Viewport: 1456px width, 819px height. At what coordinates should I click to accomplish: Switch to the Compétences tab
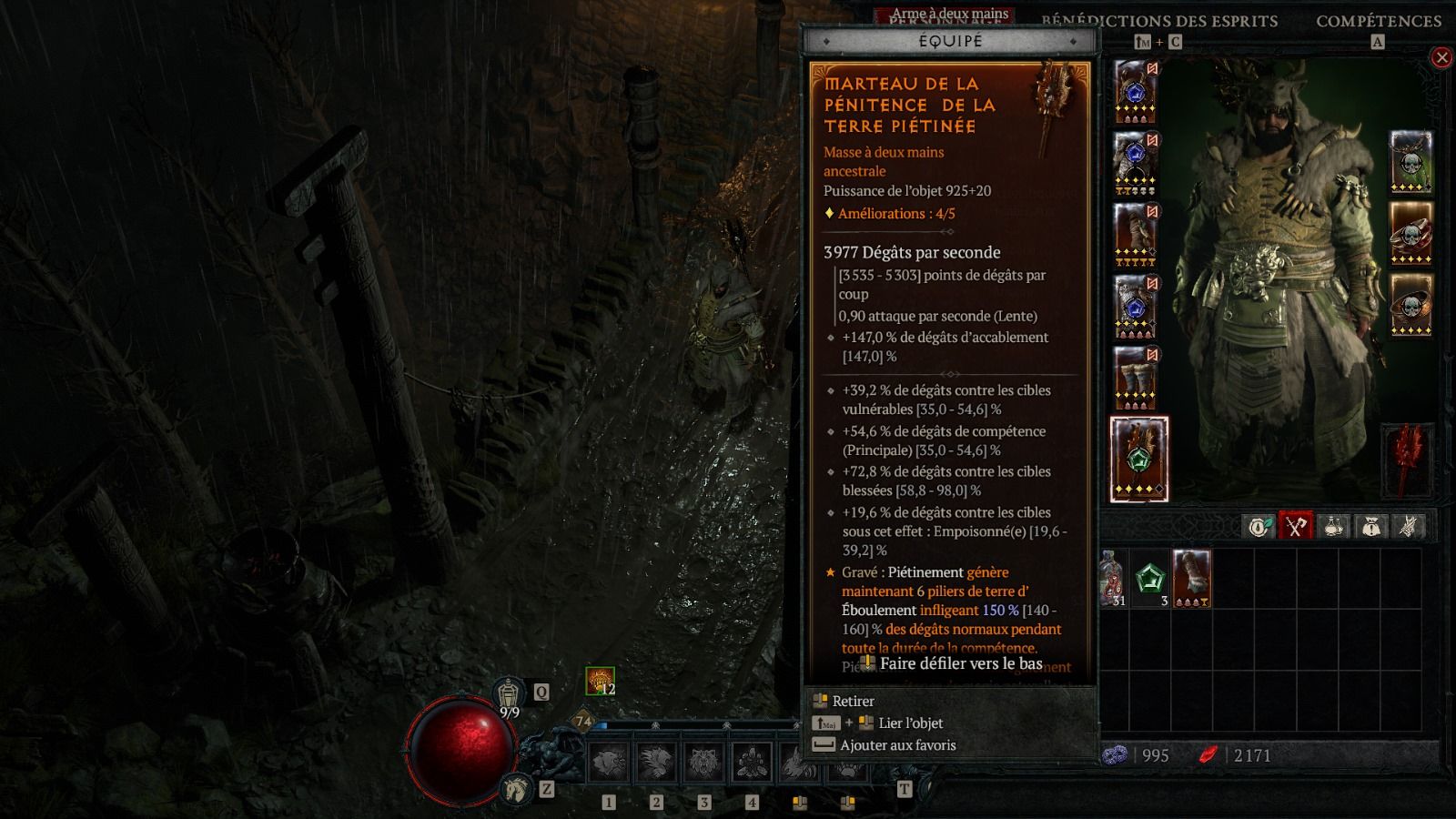point(1378,21)
